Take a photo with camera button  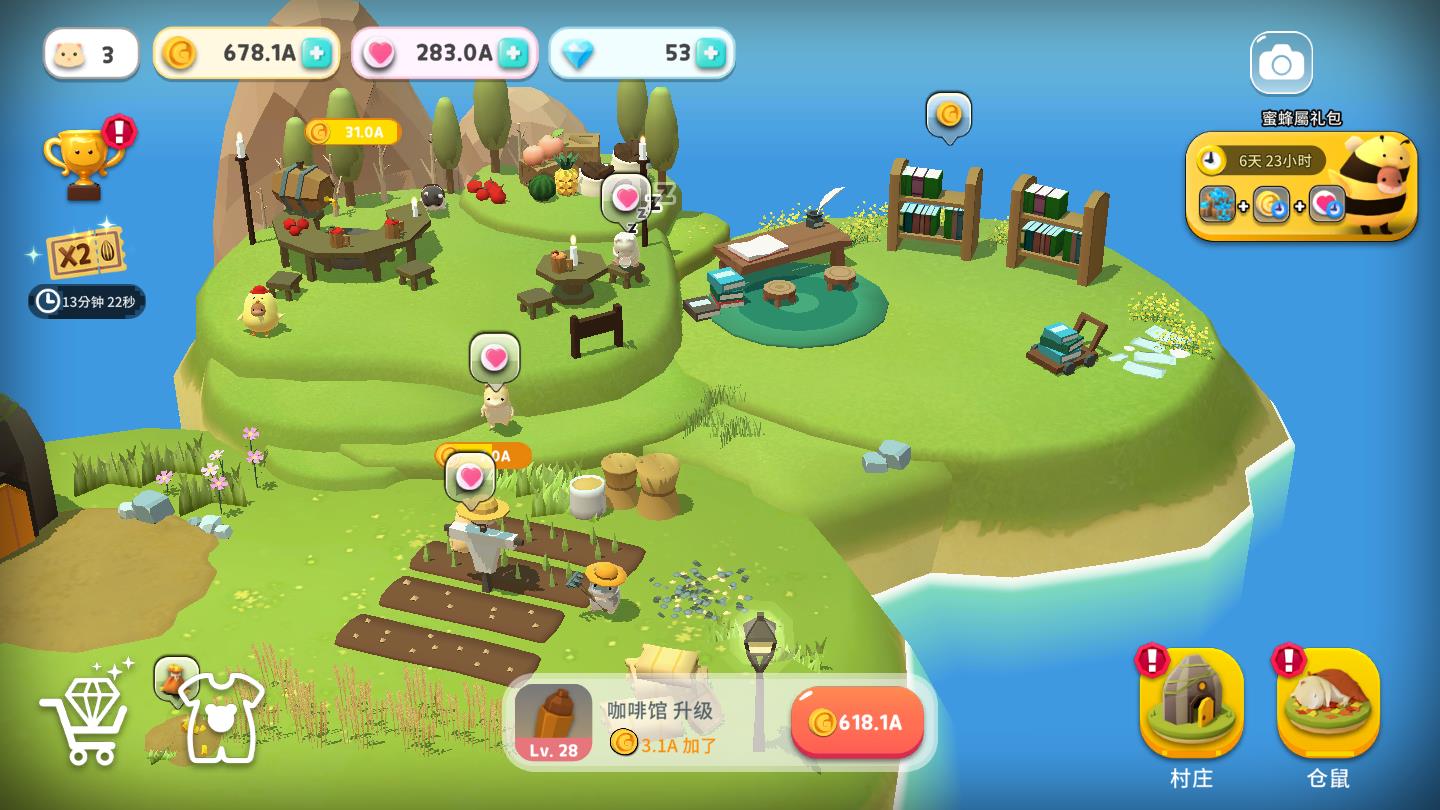point(1281,64)
